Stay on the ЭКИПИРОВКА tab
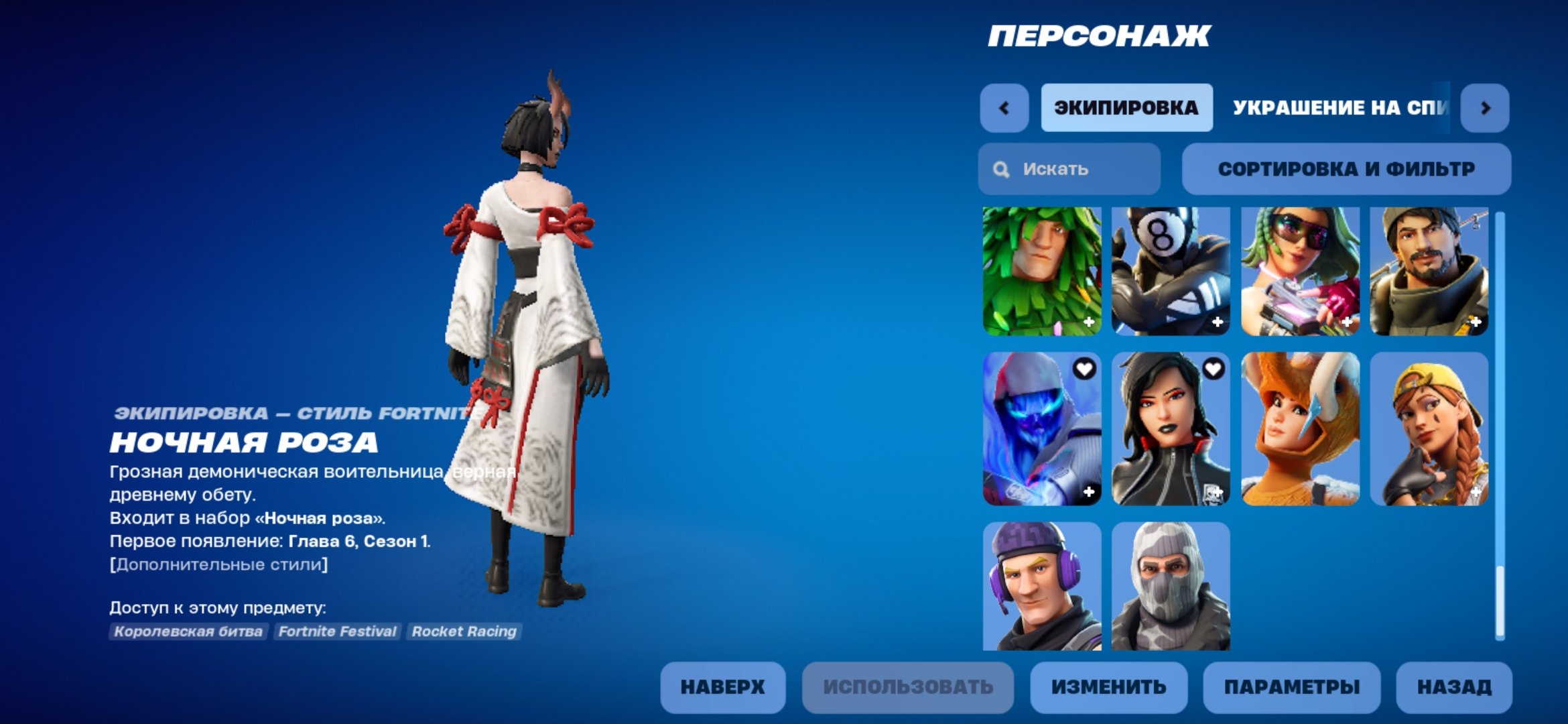Image resolution: width=1568 pixels, height=724 pixels. click(1126, 107)
